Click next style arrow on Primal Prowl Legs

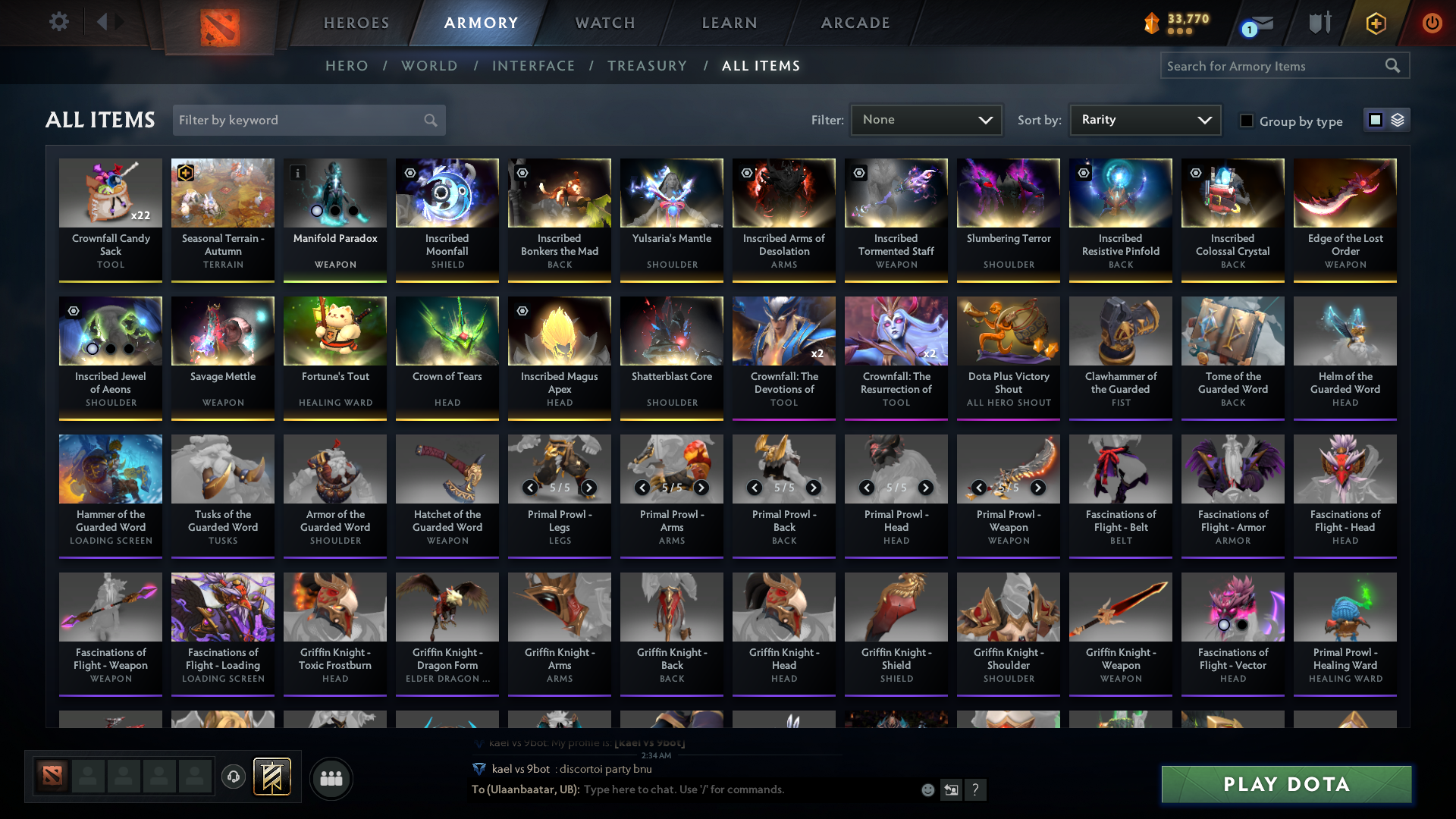click(588, 488)
